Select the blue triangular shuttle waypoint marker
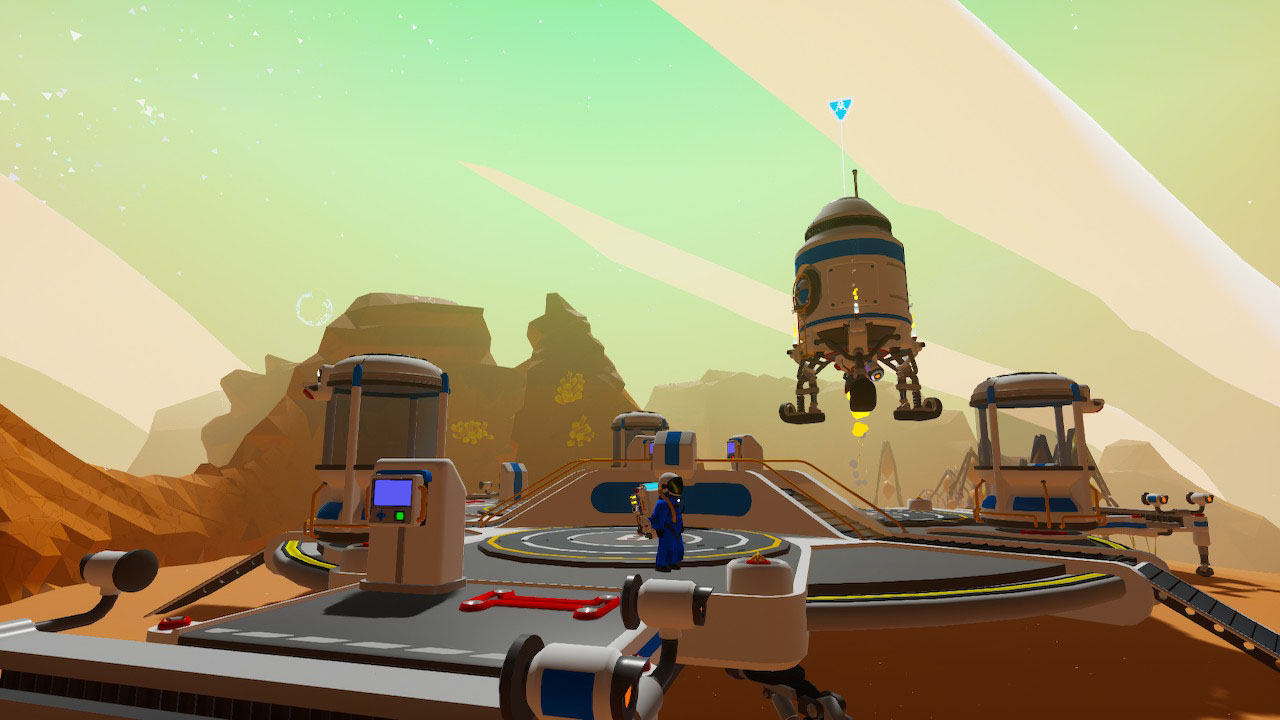Viewport: 1280px width, 720px height. point(841,107)
